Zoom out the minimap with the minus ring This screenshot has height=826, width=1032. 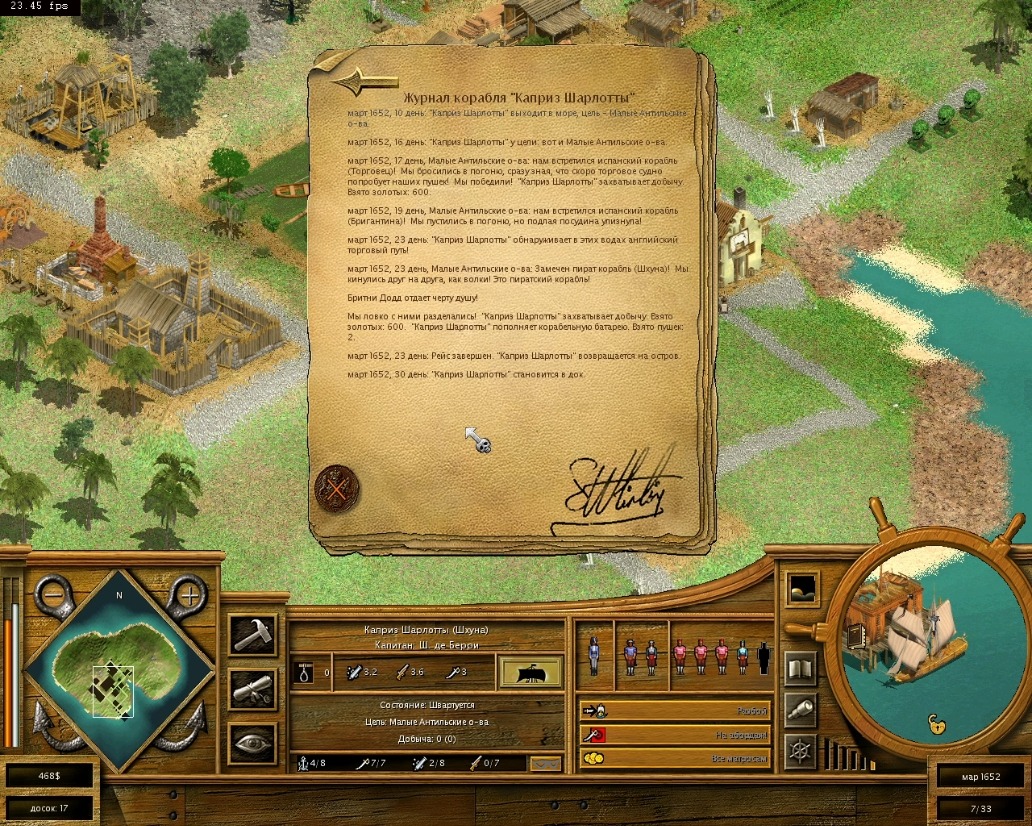pyautogui.click(x=55, y=596)
